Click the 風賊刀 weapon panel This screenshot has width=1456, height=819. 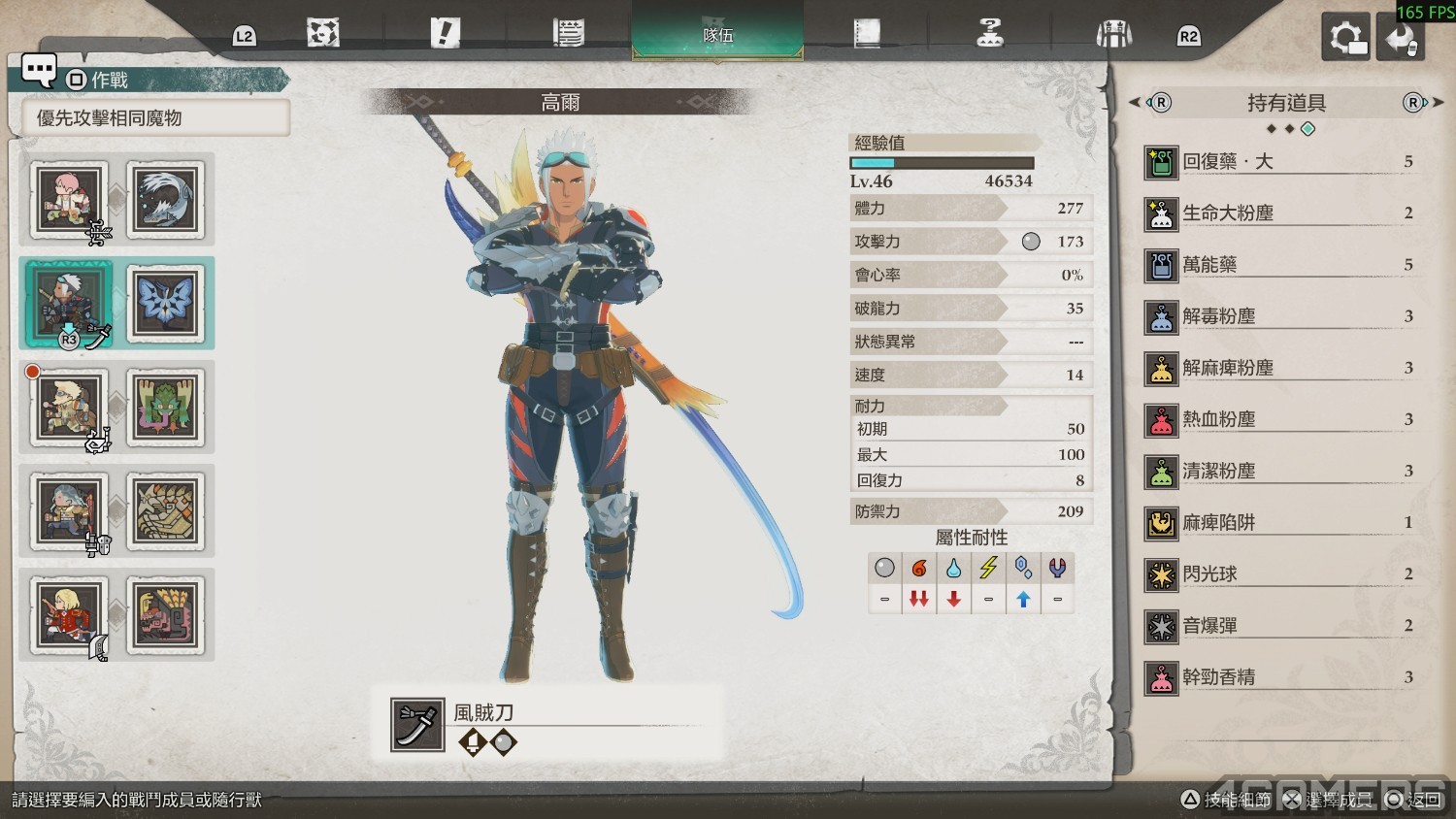(546, 725)
